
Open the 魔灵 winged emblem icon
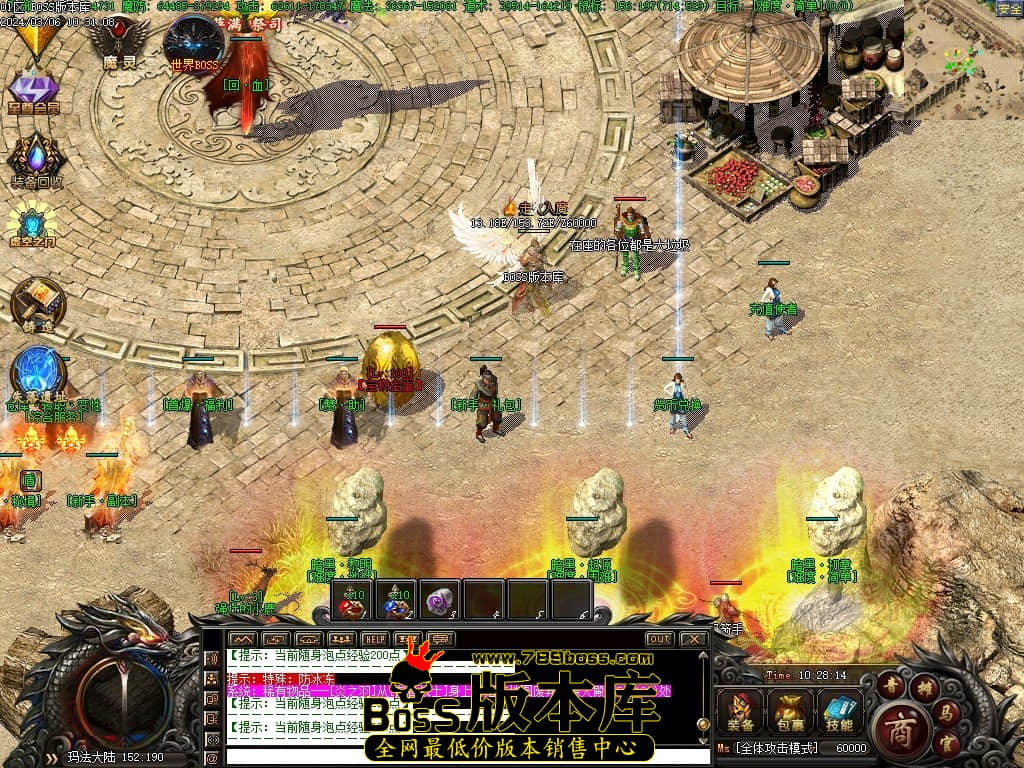(x=118, y=40)
